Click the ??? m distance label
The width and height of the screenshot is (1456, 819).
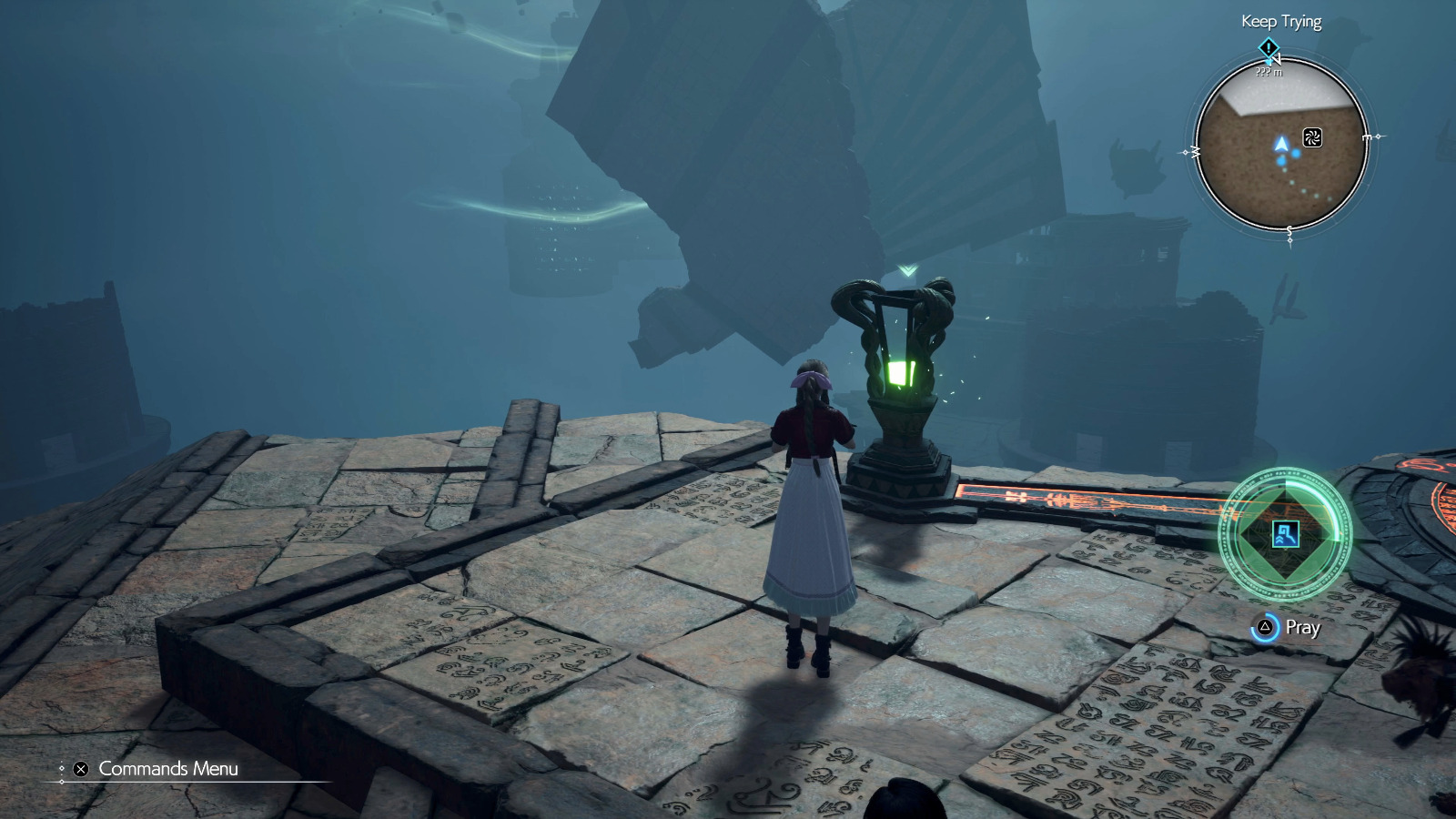[1269, 73]
